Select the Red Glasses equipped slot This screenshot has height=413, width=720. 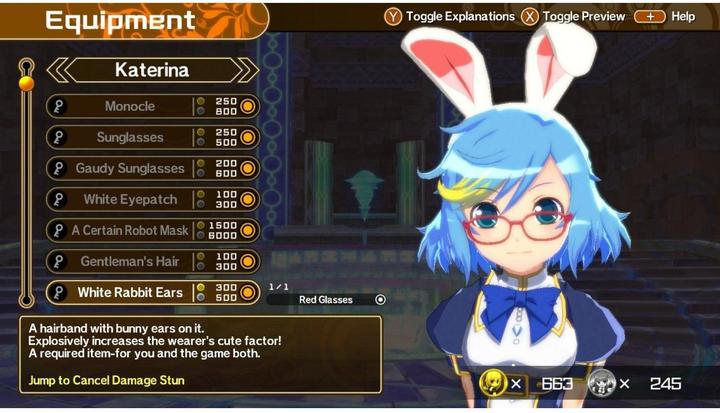[327, 299]
